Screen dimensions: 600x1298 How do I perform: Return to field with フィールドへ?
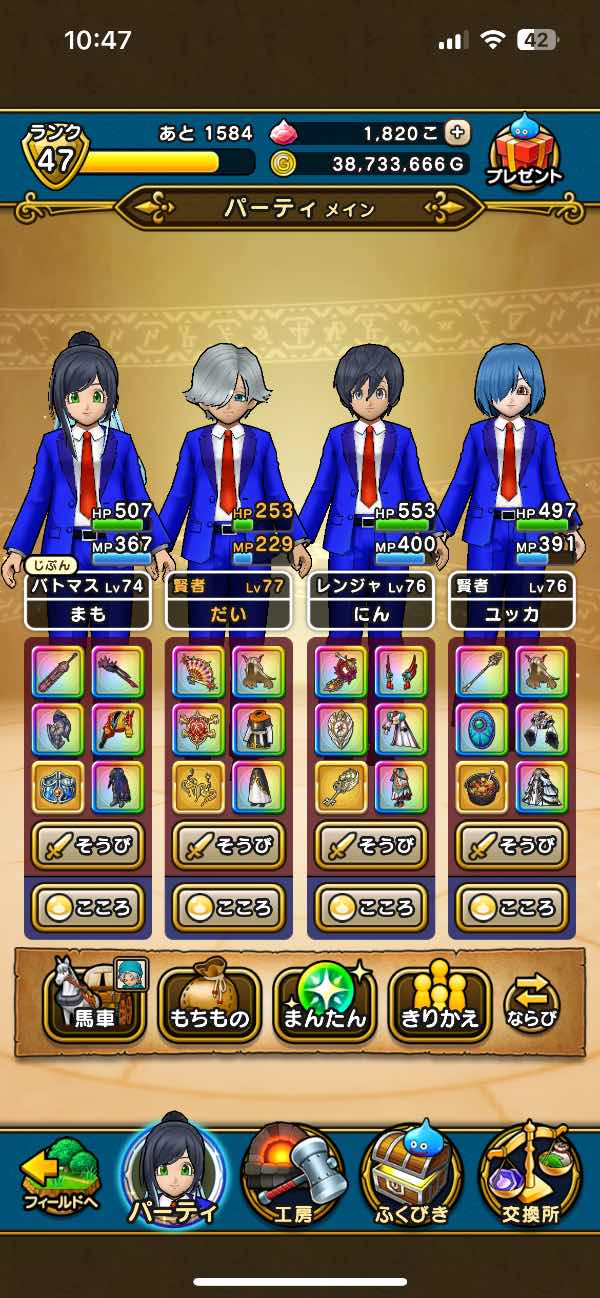(60, 1180)
